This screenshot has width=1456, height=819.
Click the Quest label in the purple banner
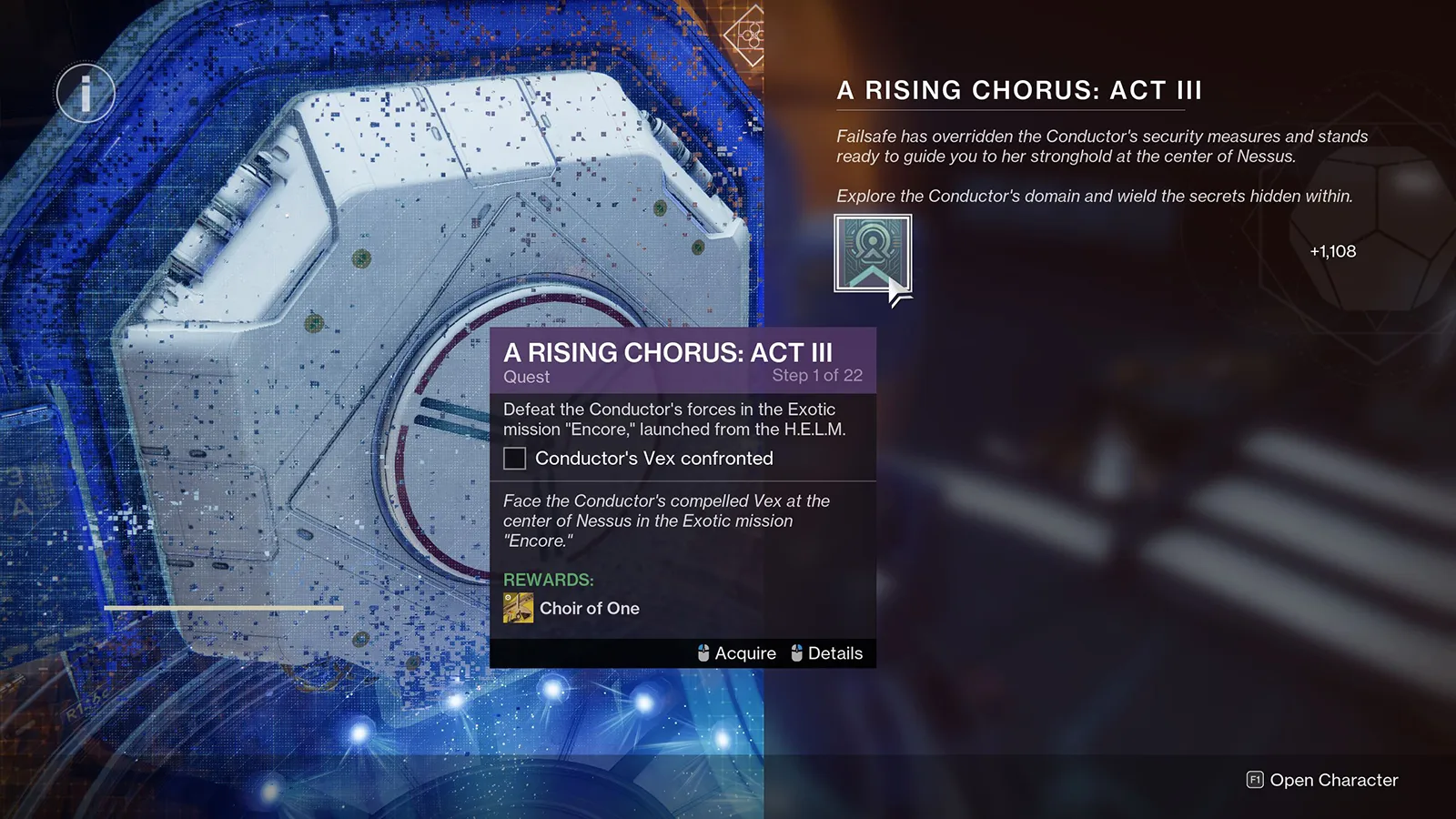click(x=527, y=377)
